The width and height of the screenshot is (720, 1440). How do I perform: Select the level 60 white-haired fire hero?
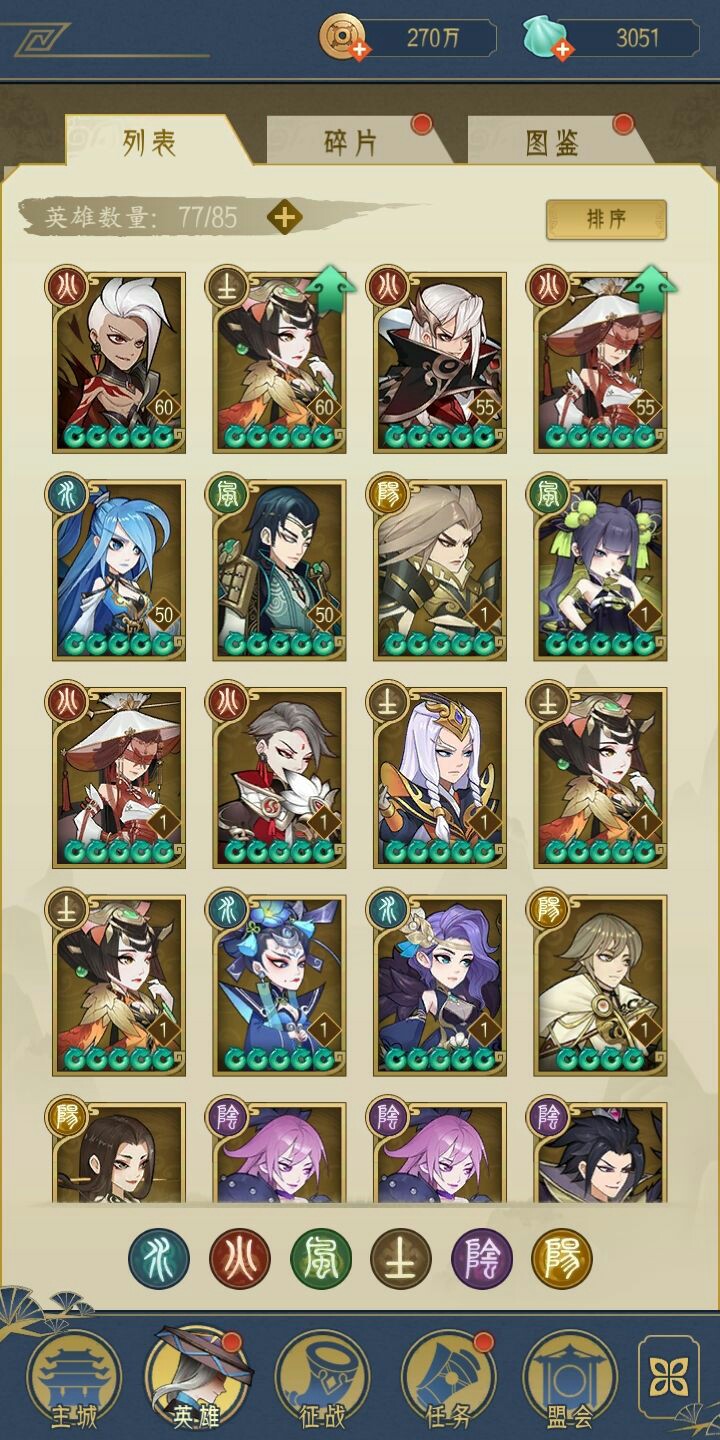119,362
